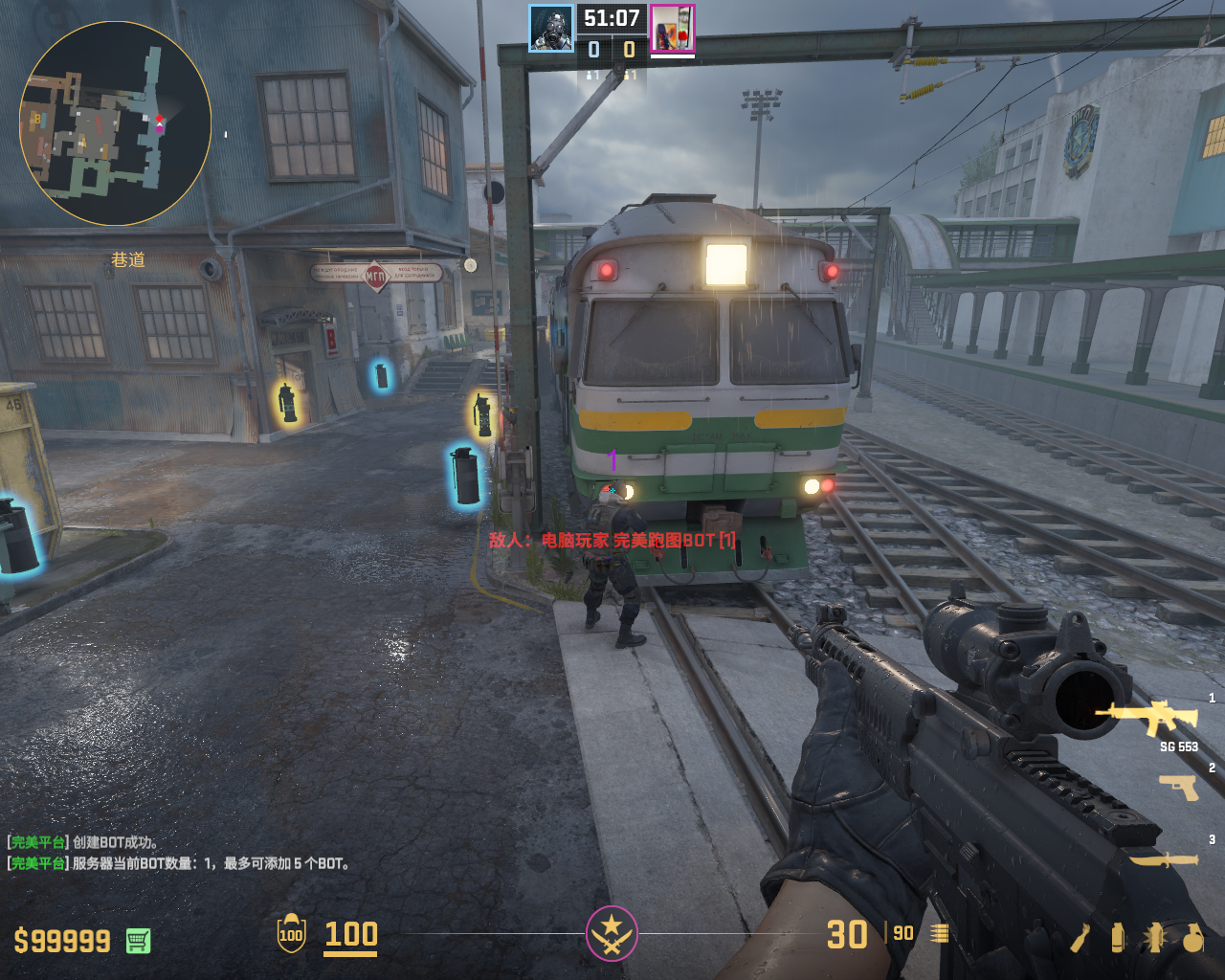Pick the flashbang grenade icon
The width and height of the screenshot is (1225, 980).
click(1153, 938)
